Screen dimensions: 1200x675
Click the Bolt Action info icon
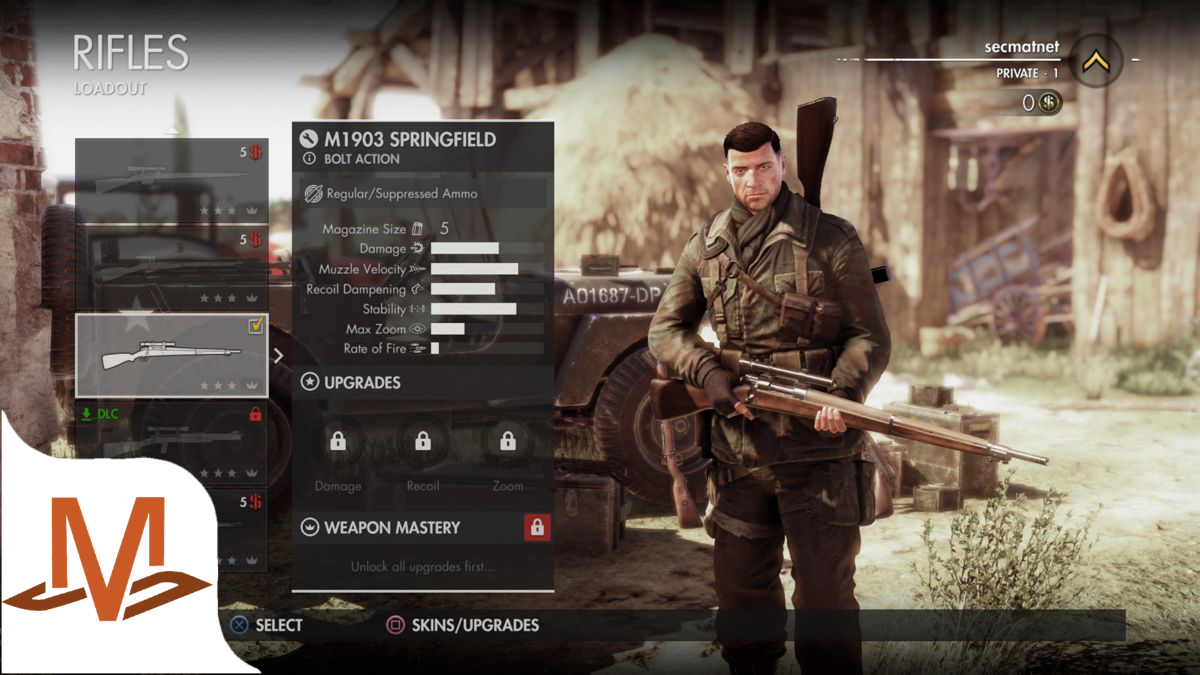coord(309,159)
